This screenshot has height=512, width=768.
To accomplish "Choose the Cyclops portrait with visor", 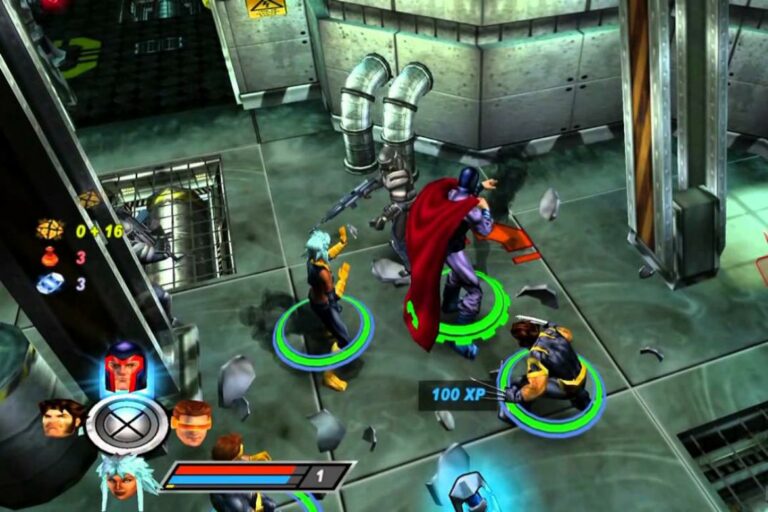I will coord(190,421).
